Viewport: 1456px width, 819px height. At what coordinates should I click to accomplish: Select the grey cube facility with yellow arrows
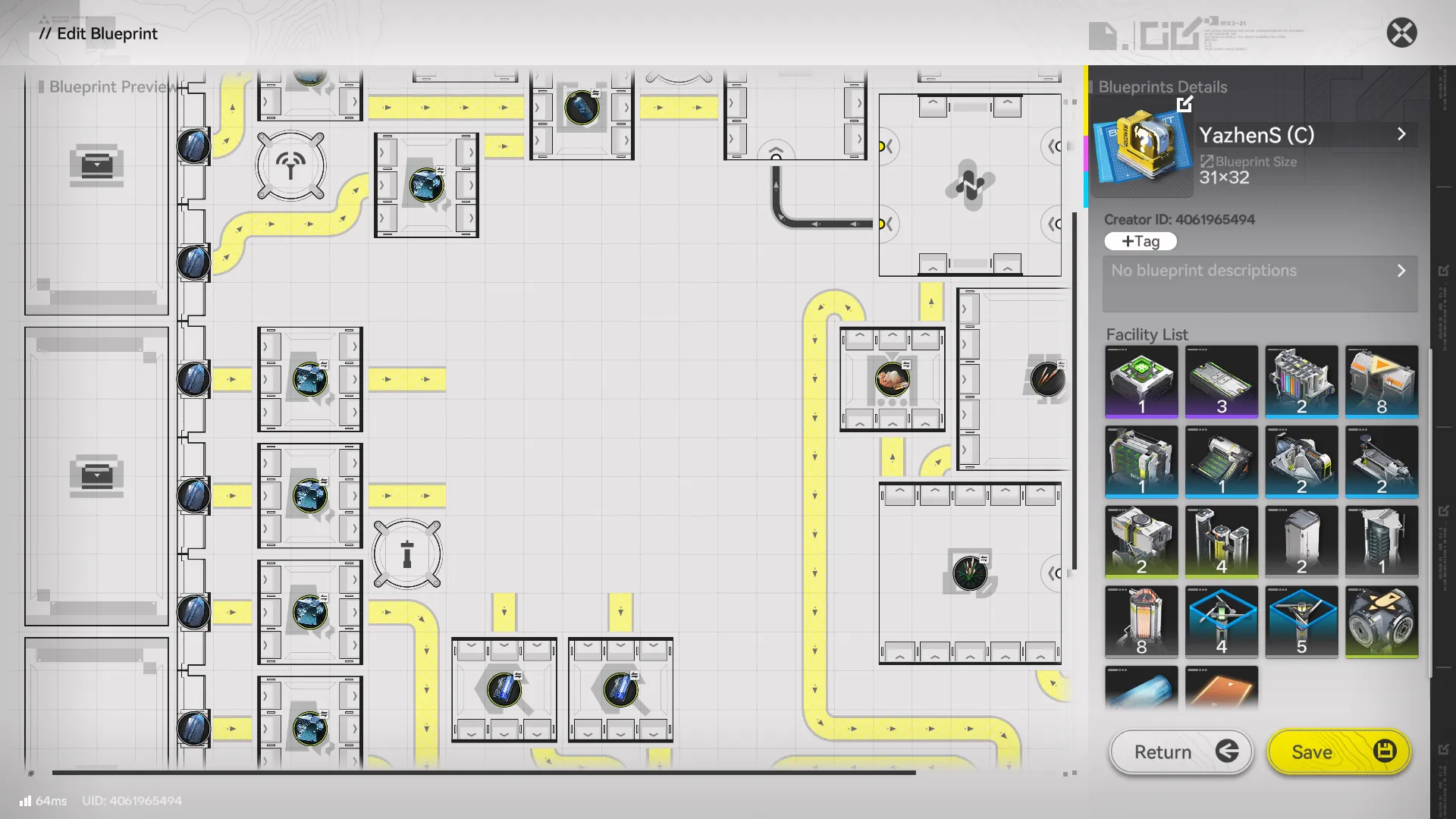tap(1382, 621)
